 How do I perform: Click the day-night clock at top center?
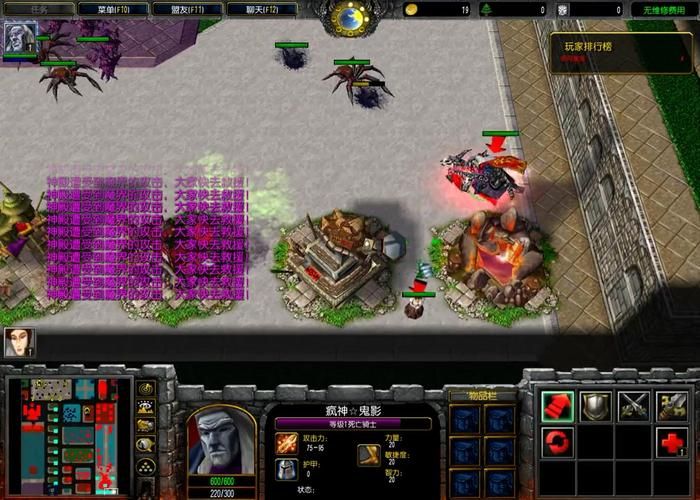351,16
